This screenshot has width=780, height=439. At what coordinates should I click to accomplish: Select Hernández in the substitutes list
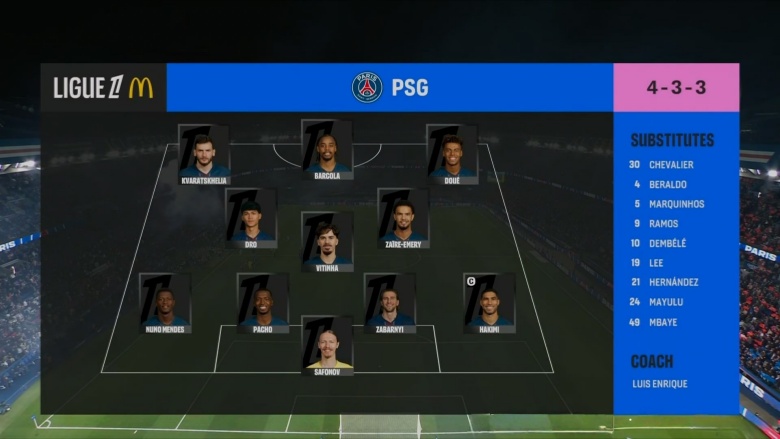pyautogui.click(x=672, y=282)
